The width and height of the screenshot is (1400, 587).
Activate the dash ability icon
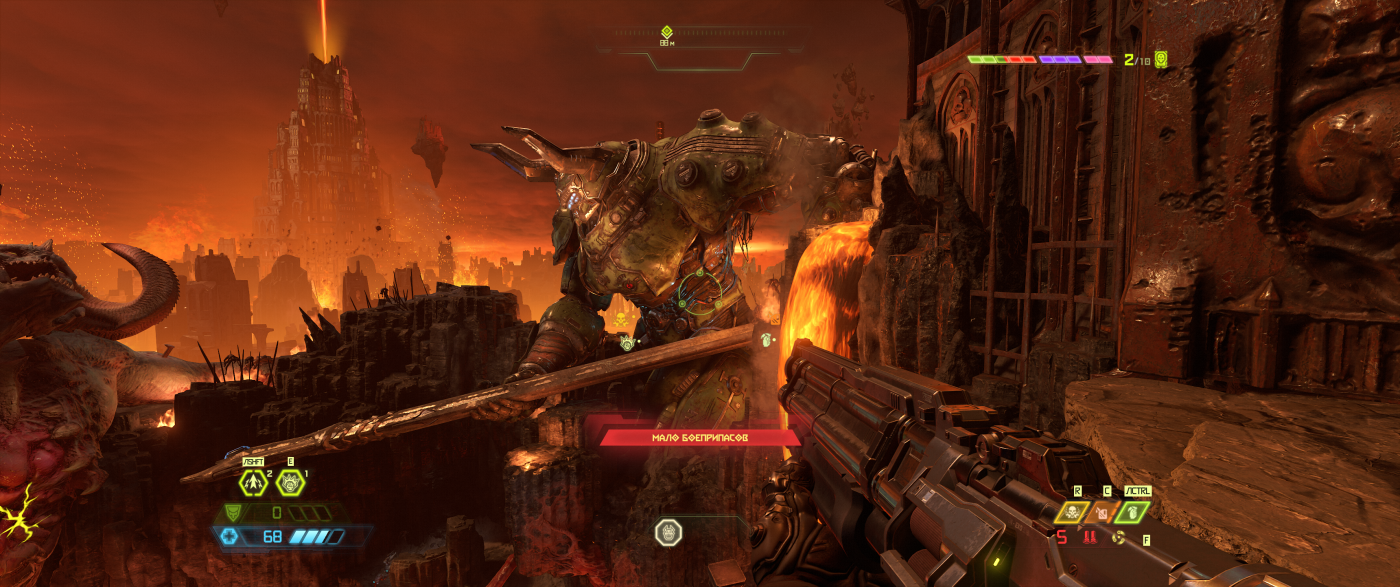click(253, 482)
